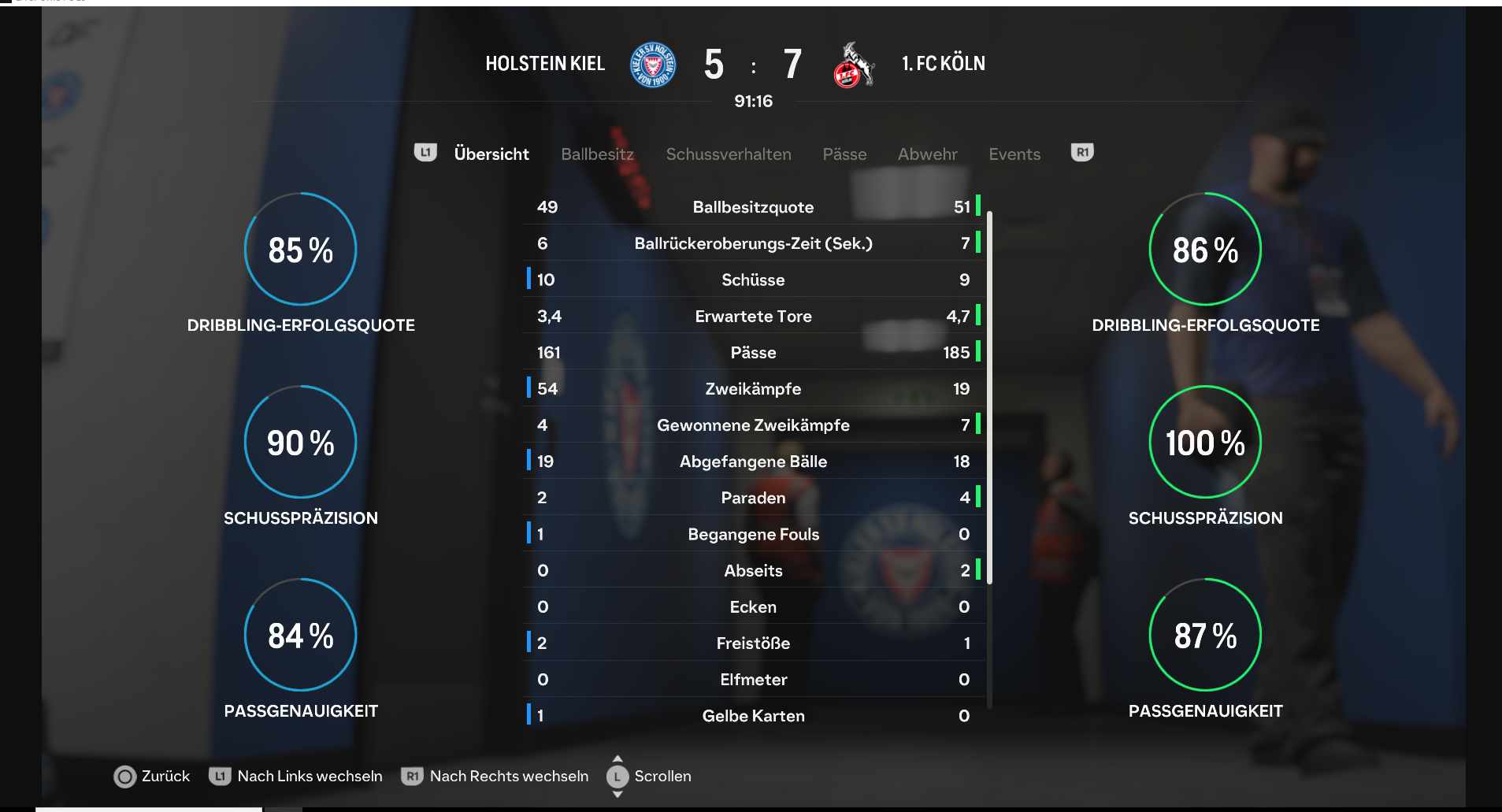Viewport: 1502px width, 812px height.
Task: Switch to the Ballbesitz tab
Action: [597, 154]
